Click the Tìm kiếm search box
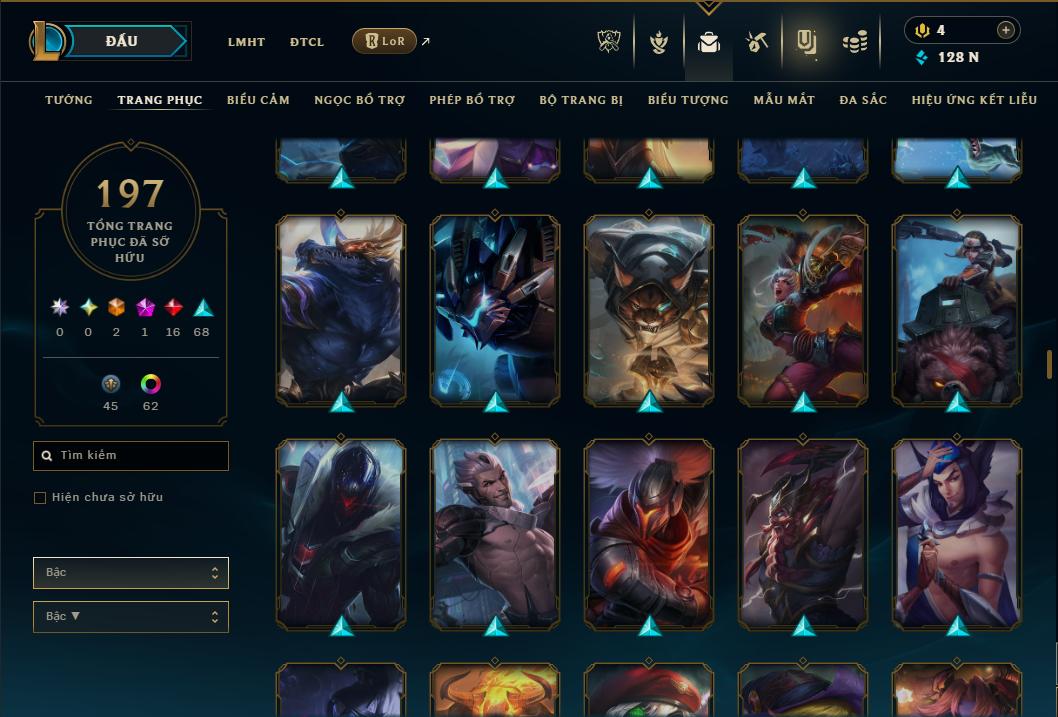 (131, 456)
